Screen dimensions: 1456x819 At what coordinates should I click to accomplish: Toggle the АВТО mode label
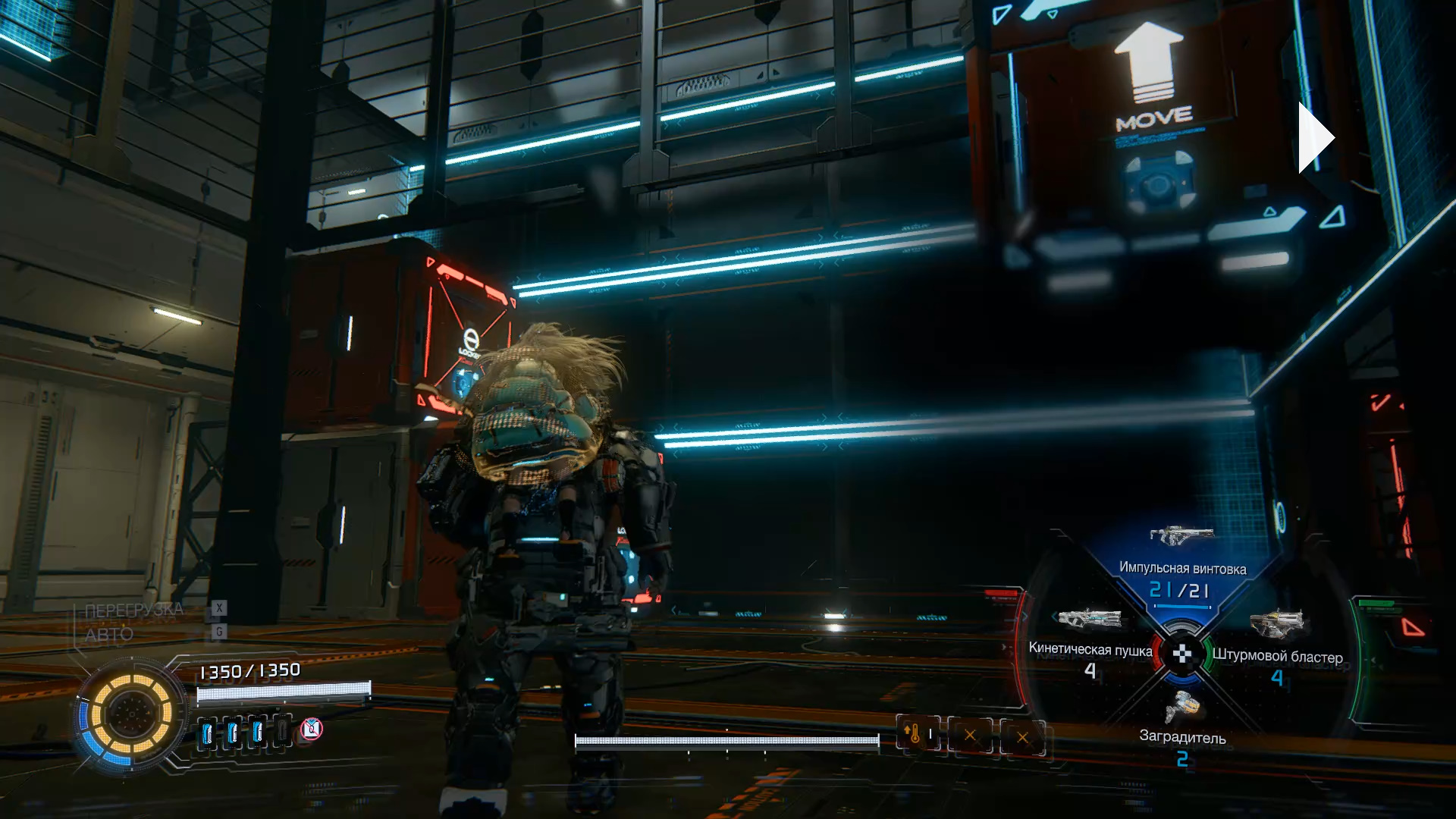pos(109,635)
